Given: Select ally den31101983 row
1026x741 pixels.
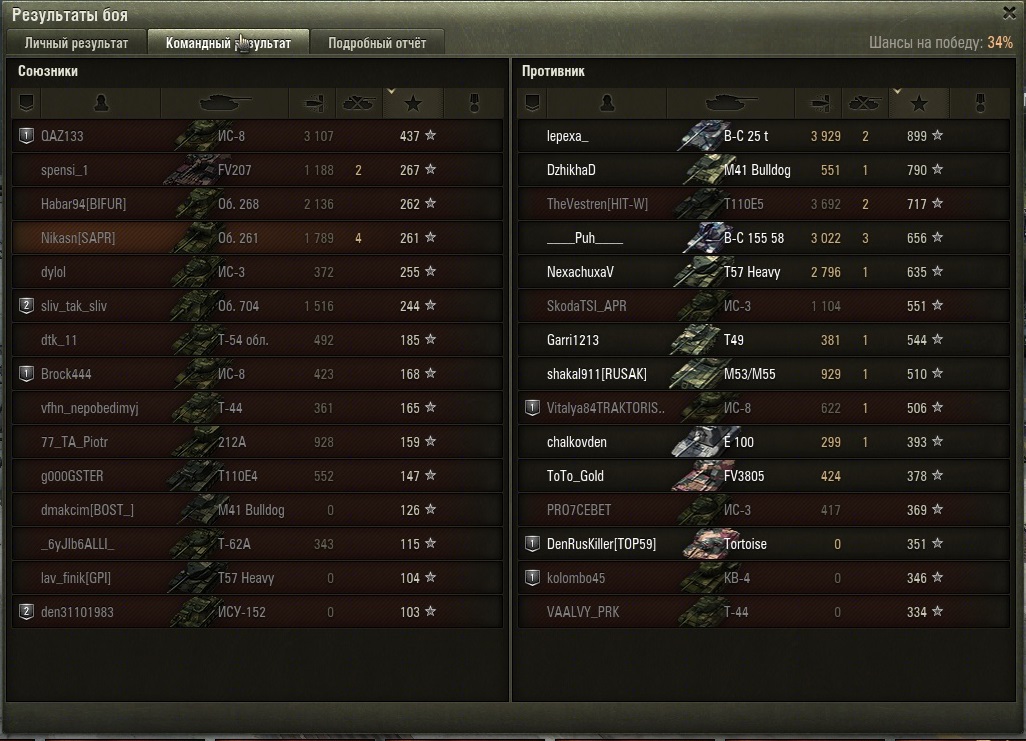Looking at the screenshot, I should [x=77, y=612].
